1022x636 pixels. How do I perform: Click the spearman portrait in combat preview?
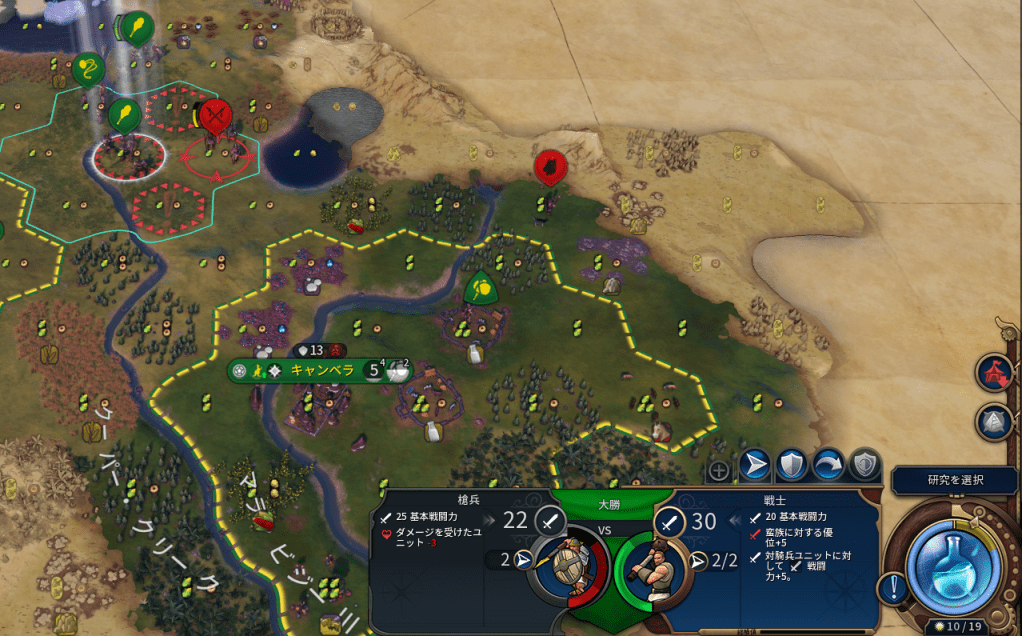(x=569, y=572)
